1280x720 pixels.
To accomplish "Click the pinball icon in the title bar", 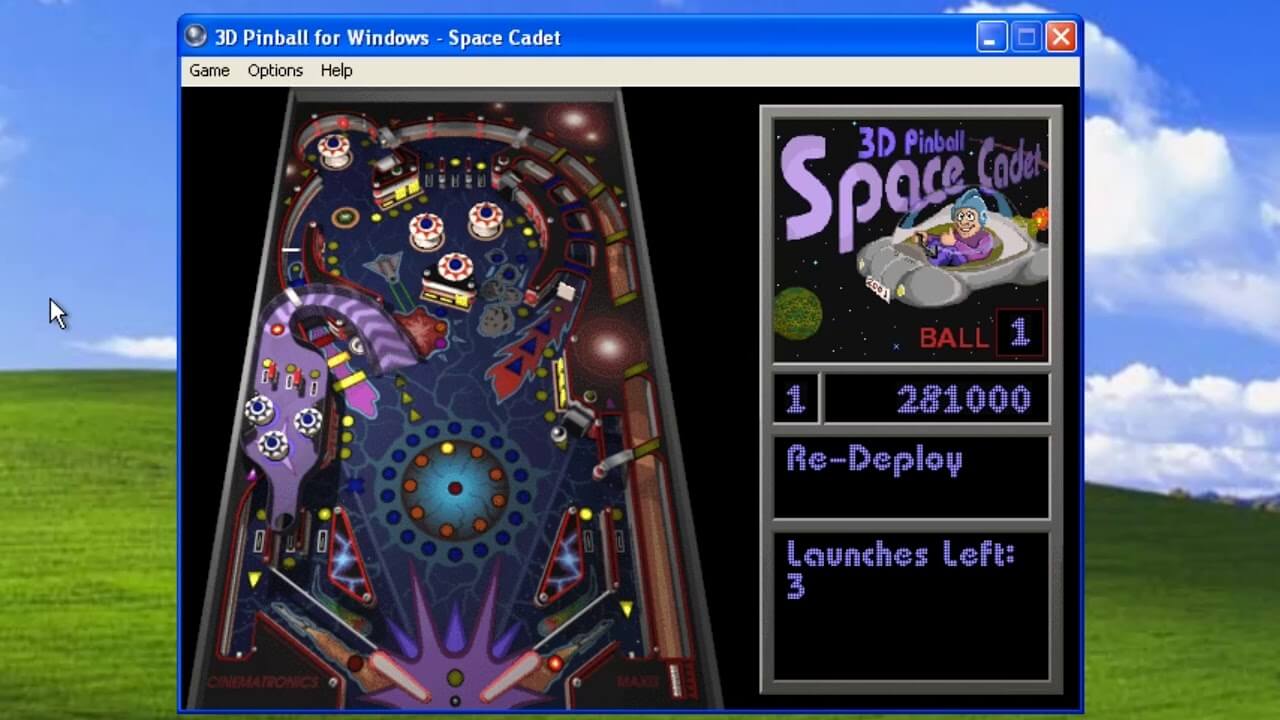I will click(x=196, y=37).
